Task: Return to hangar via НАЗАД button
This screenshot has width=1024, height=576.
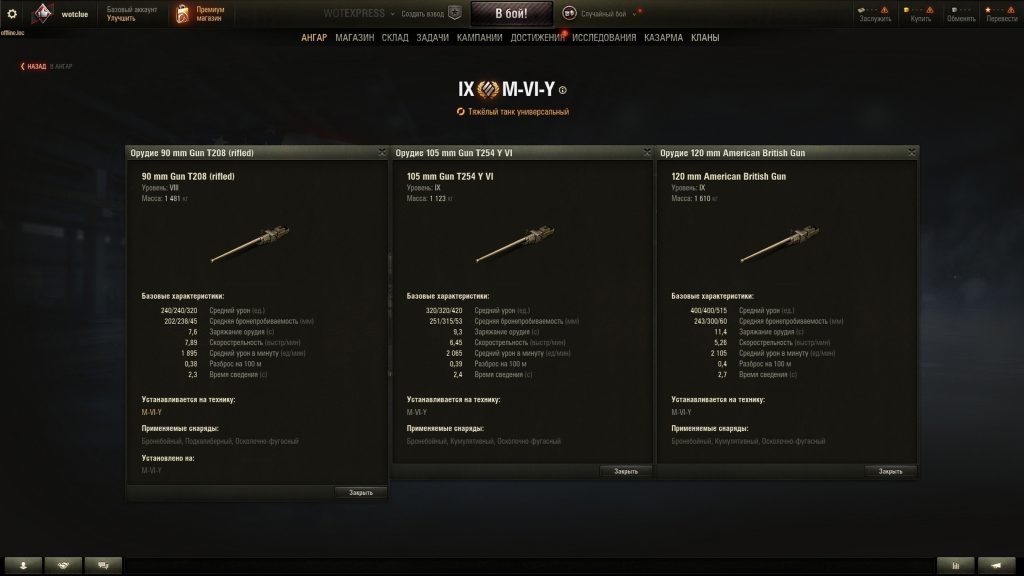Action: click(x=35, y=66)
